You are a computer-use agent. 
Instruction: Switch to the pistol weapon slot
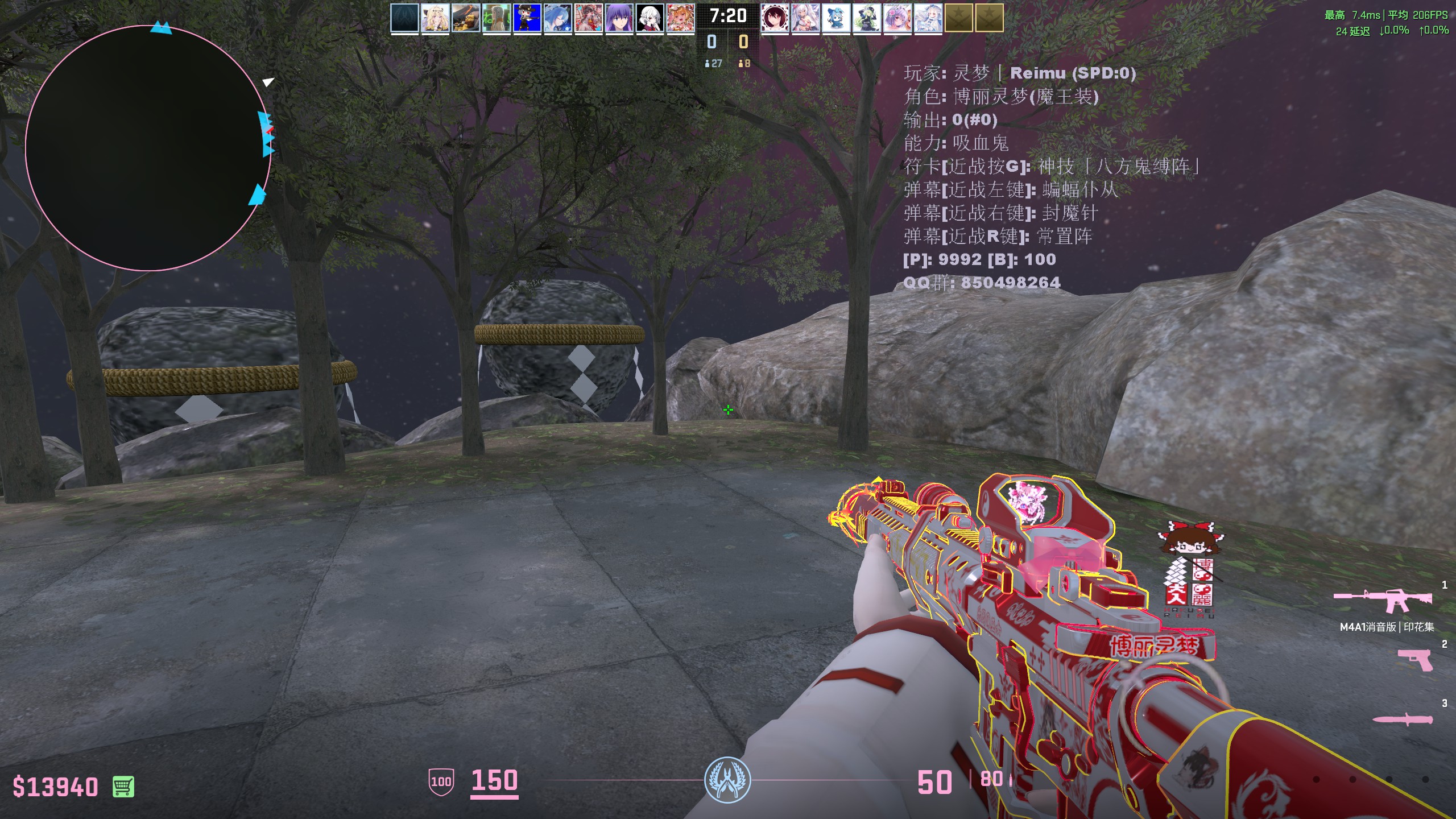point(1414,660)
